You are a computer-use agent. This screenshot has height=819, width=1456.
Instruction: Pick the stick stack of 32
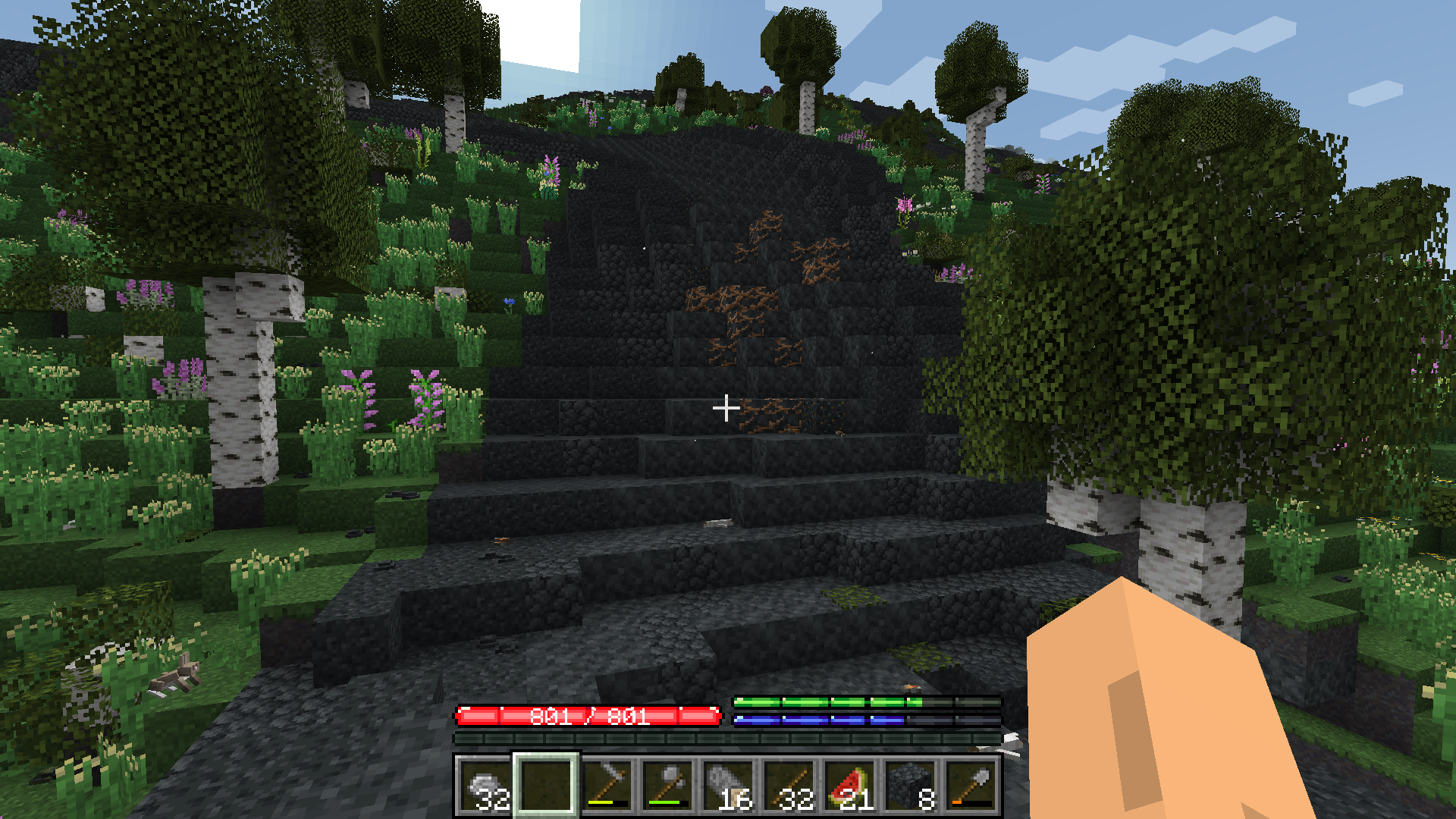[789, 785]
